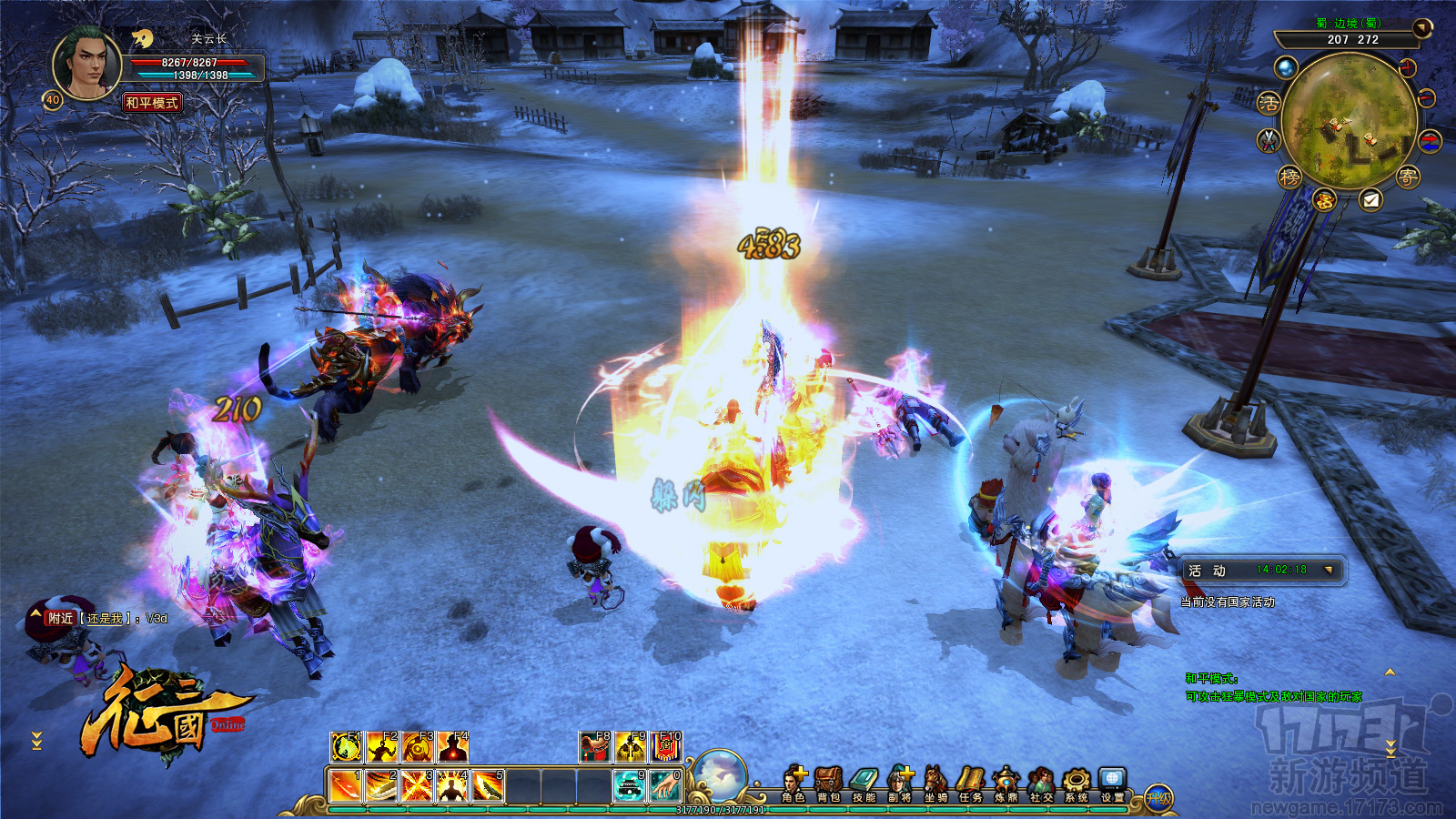
Task: Open the mail envelope icon
Action: point(1370,200)
